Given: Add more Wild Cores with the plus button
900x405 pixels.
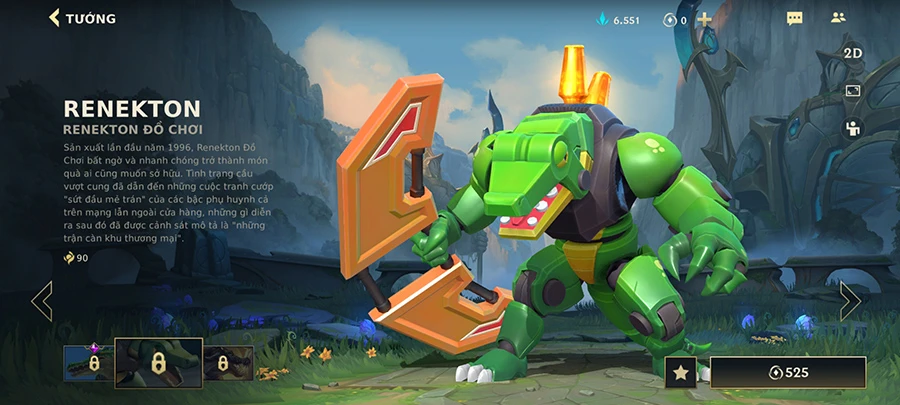Looking at the screenshot, I should [704, 19].
